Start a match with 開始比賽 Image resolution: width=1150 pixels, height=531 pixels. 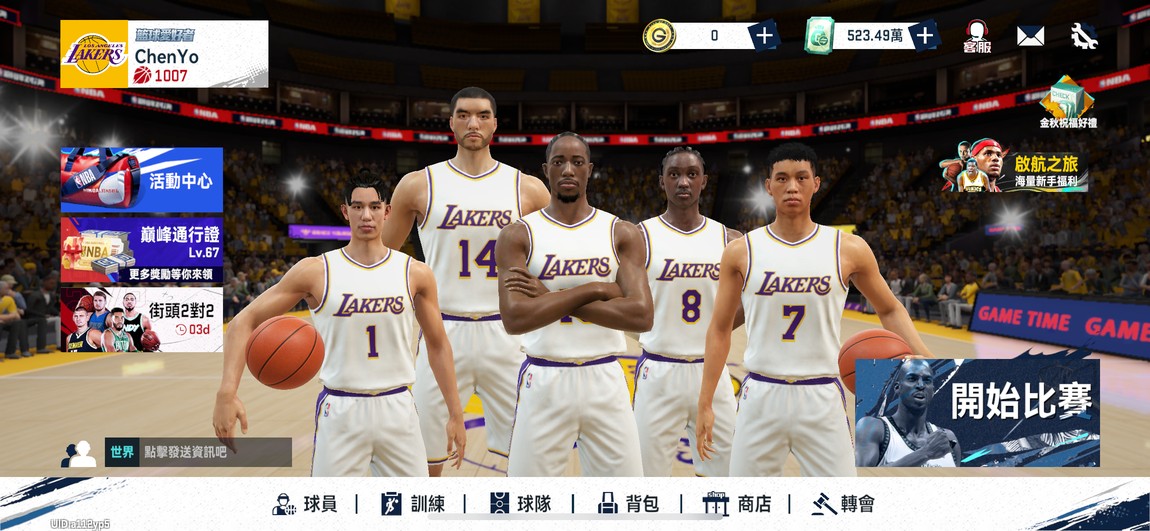click(977, 412)
